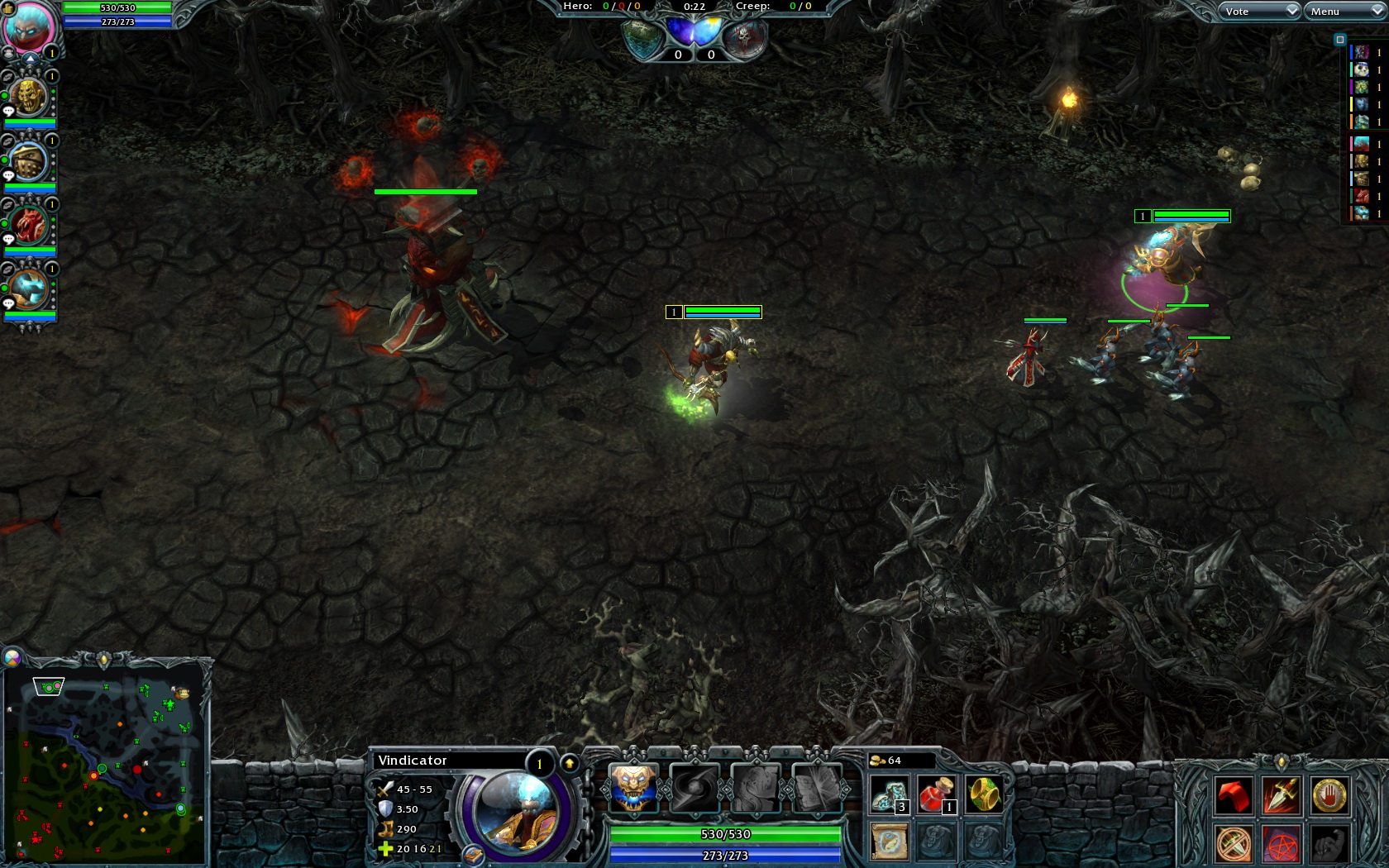Select the dagger attack command

[x=1282, y=796]
